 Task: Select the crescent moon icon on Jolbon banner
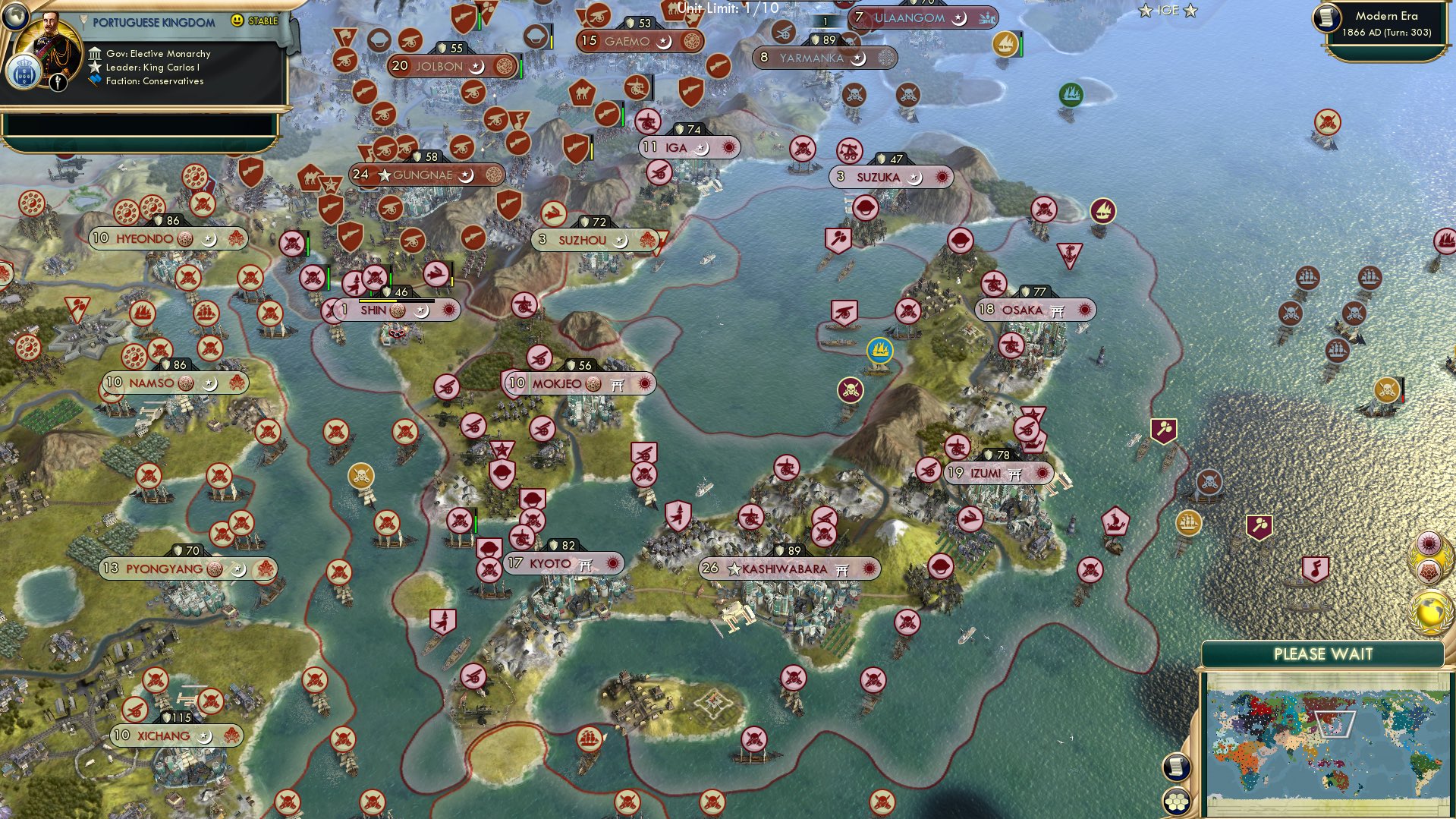[x=476, y=66]
